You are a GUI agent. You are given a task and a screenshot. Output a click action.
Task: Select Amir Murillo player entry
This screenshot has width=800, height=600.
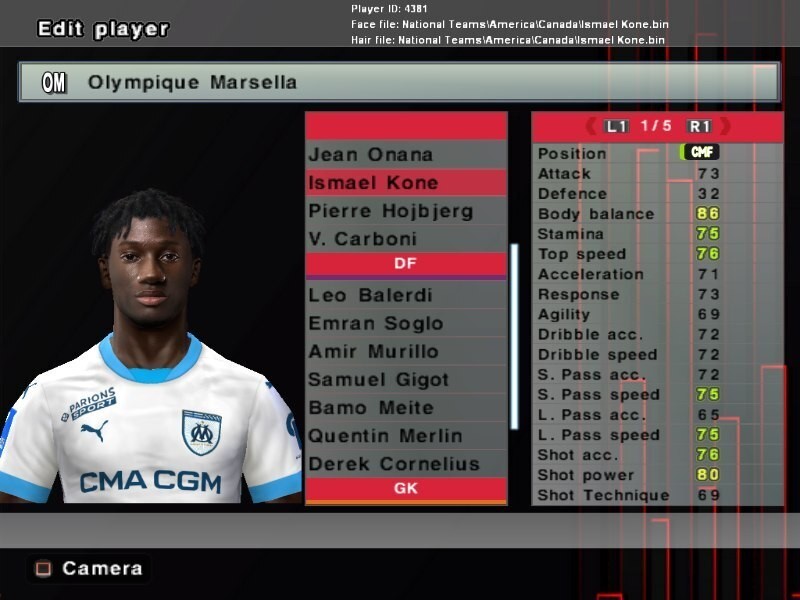tap(405, 351)
